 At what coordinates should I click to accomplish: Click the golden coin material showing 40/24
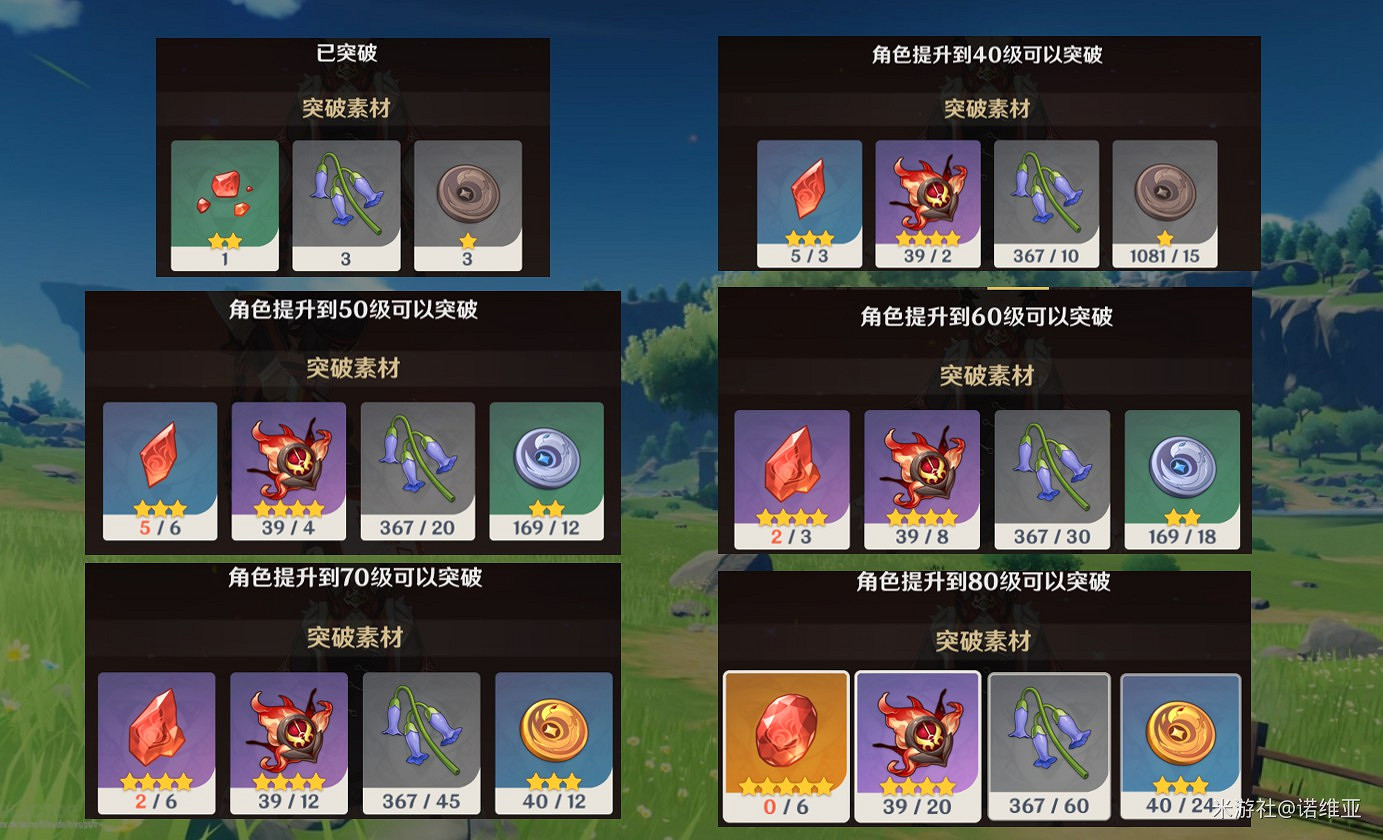[1180, 740]
